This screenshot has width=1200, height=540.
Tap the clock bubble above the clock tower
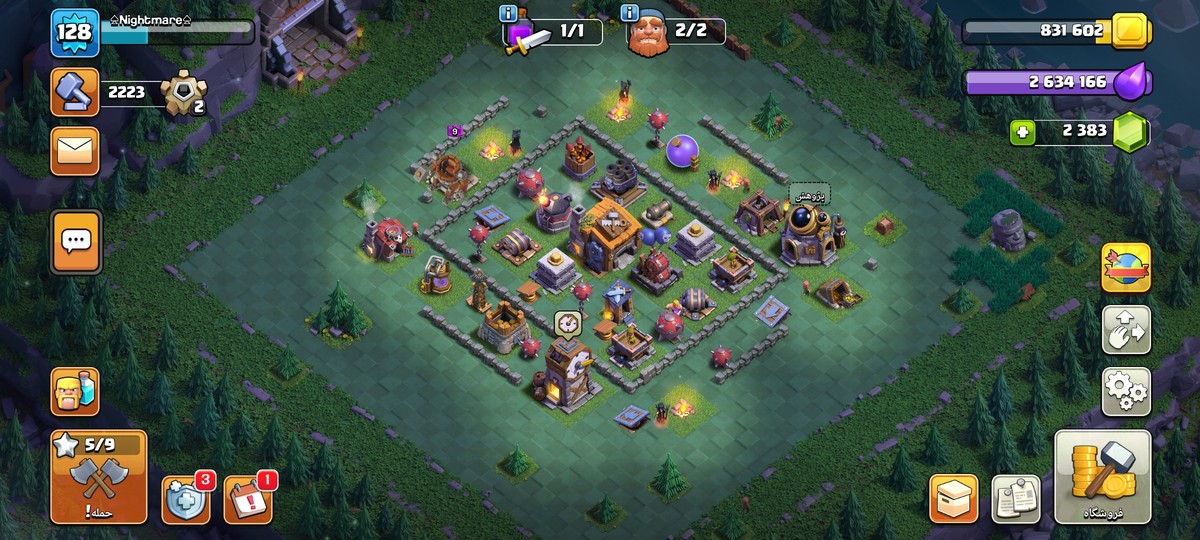pos(569,324)
